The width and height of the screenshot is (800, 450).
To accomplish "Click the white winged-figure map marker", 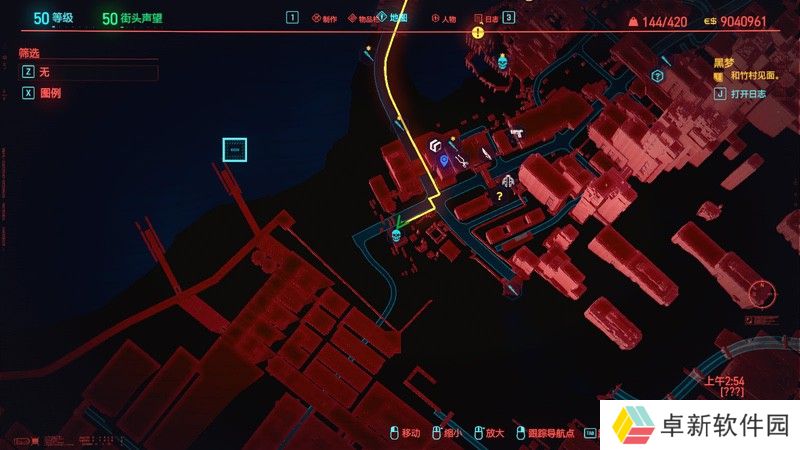I will (509, 181).
